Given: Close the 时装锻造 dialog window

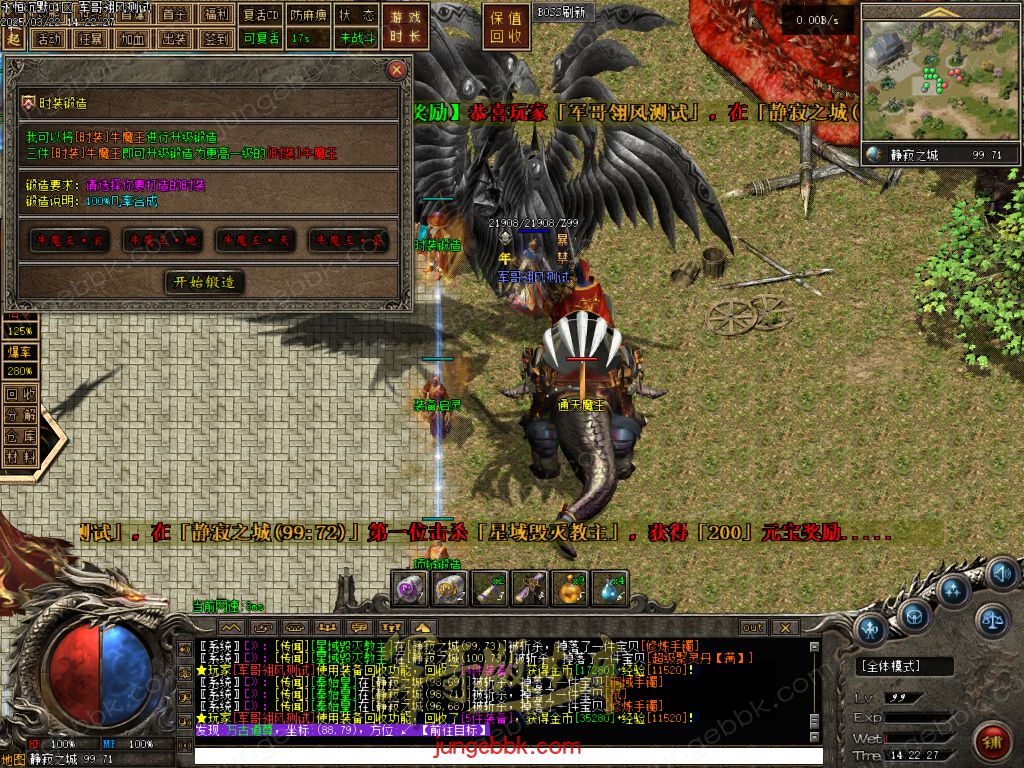Looking at the screenshot, I should coord(397,70).
